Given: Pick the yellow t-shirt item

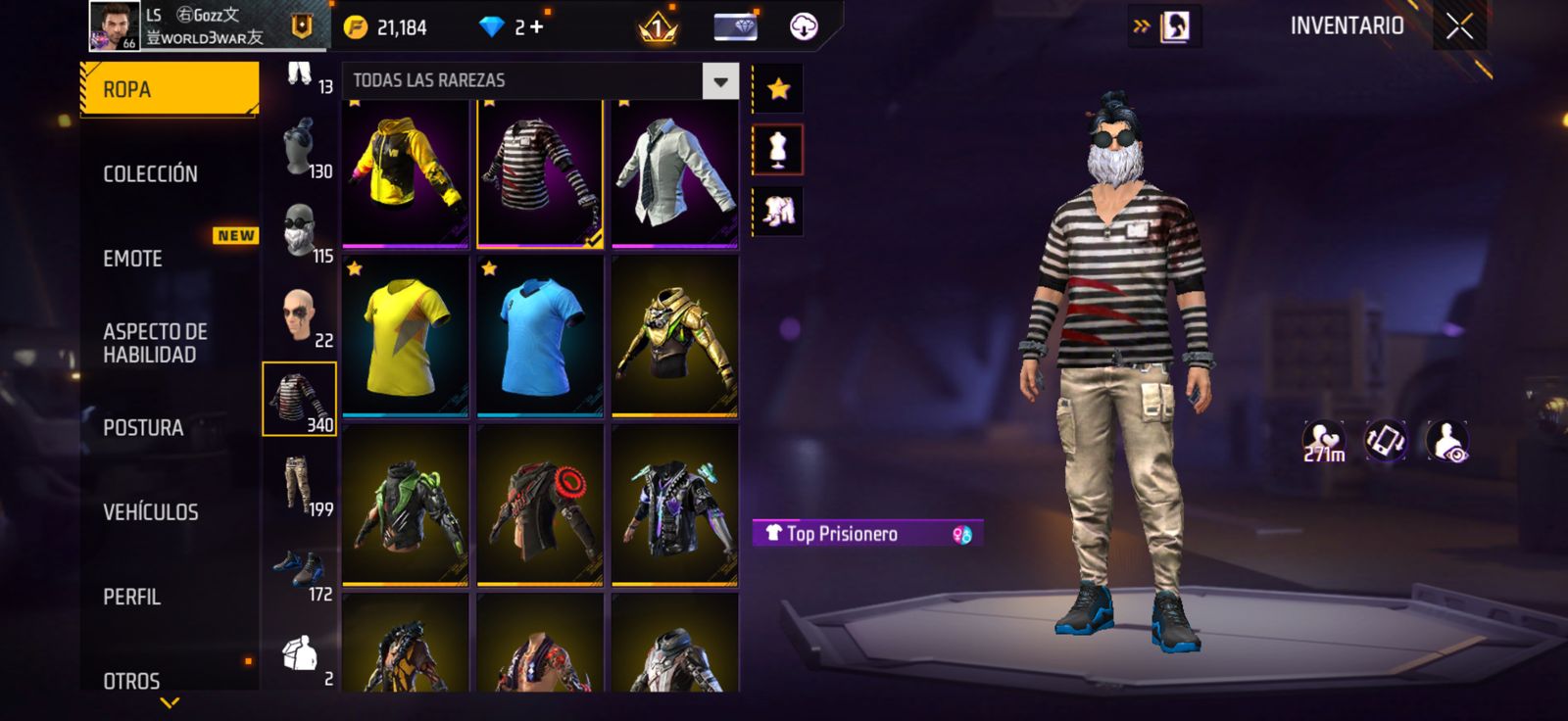Looking at the screenshot, I should pos(405,335).
